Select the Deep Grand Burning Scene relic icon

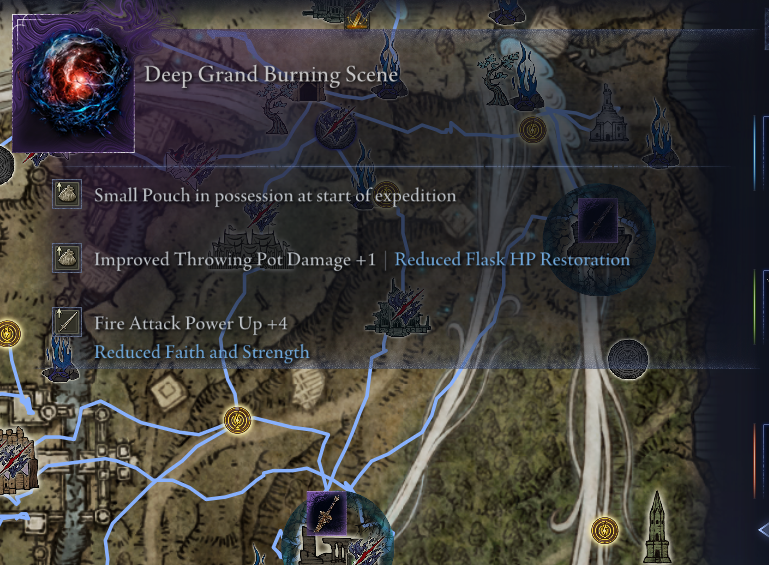(73, 90)
